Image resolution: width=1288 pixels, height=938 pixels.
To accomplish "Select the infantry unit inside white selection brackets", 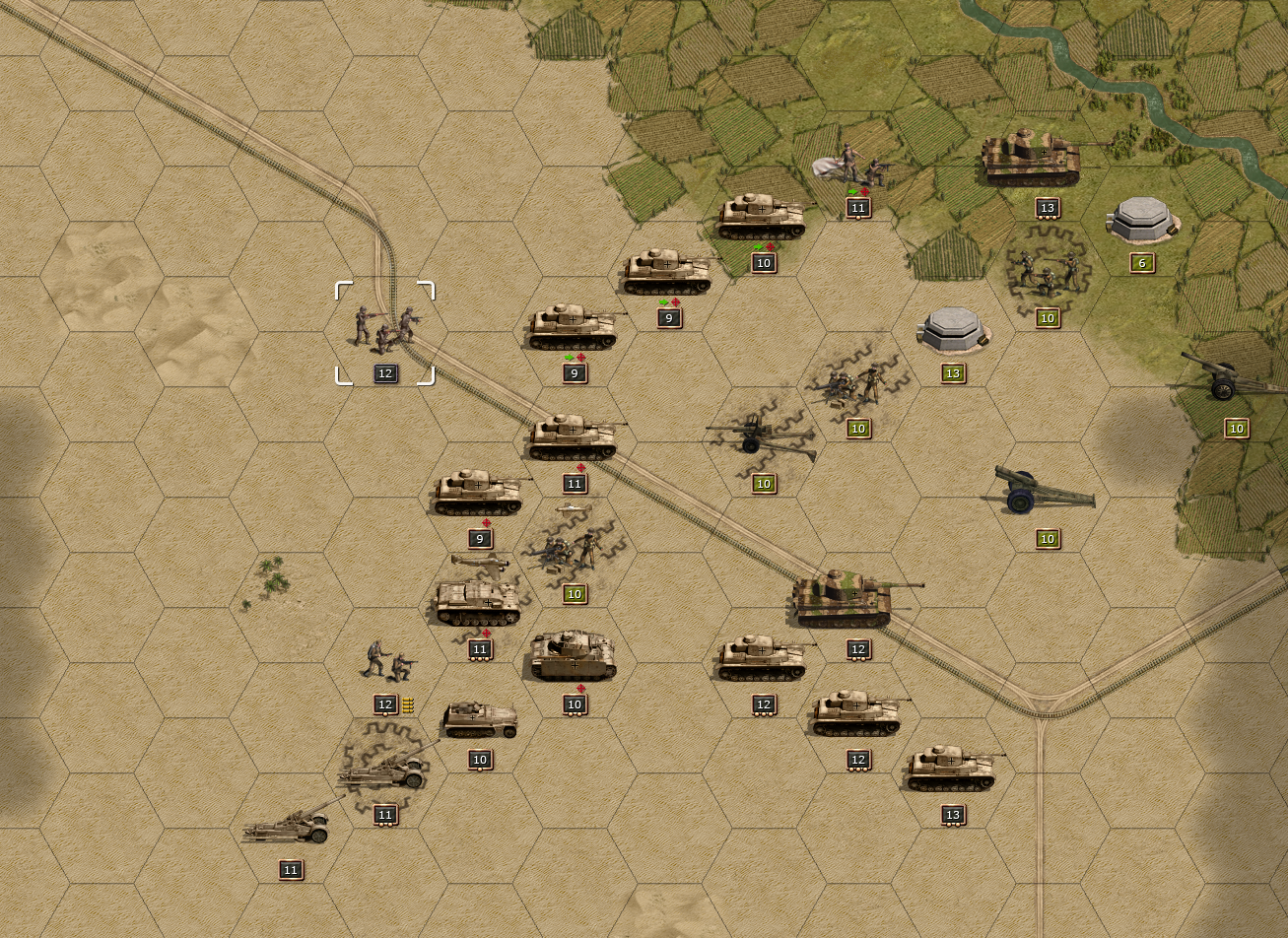I will point(384,329).
